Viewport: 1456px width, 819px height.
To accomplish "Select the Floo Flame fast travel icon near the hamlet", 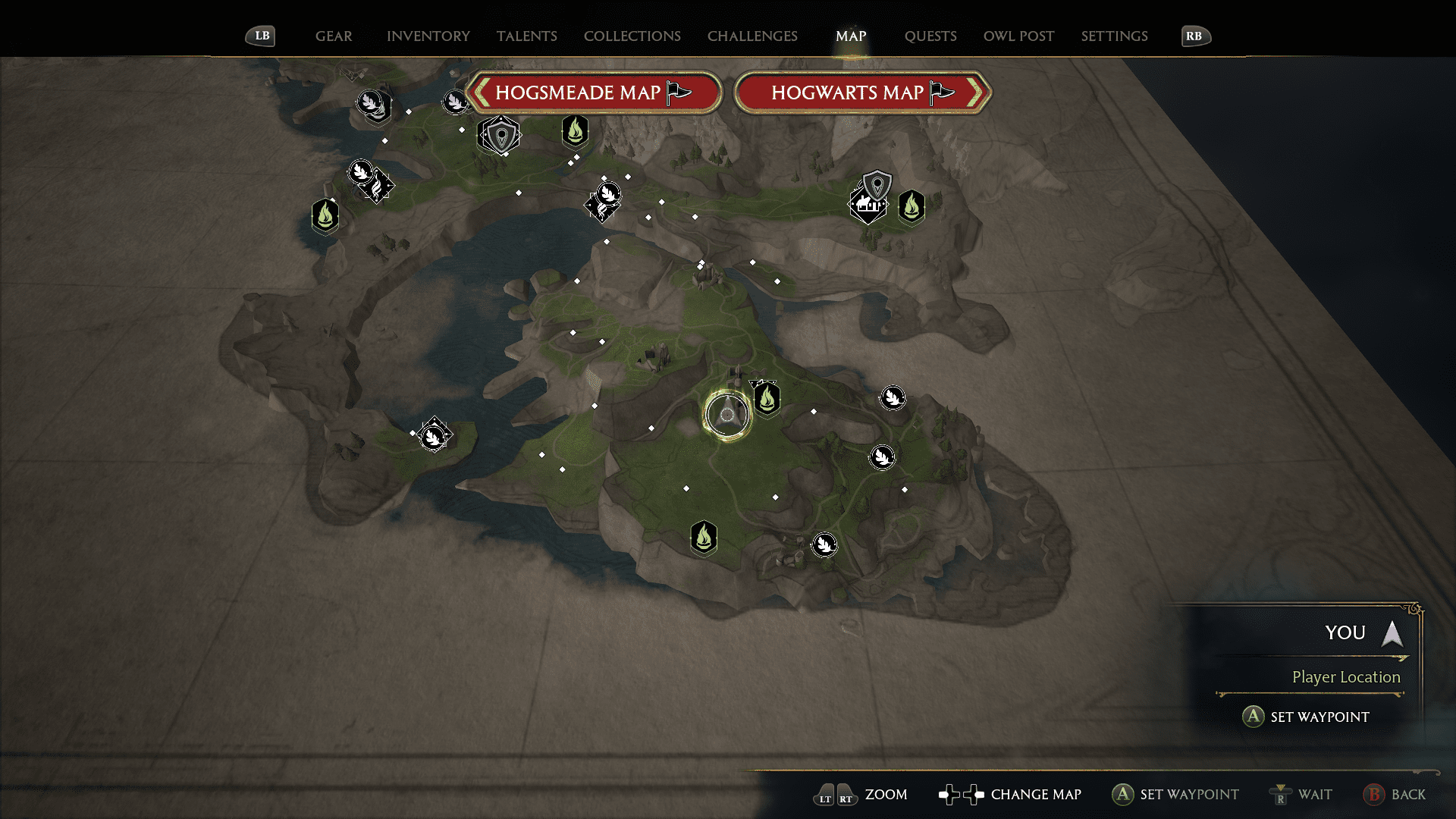I will (912, 207).
